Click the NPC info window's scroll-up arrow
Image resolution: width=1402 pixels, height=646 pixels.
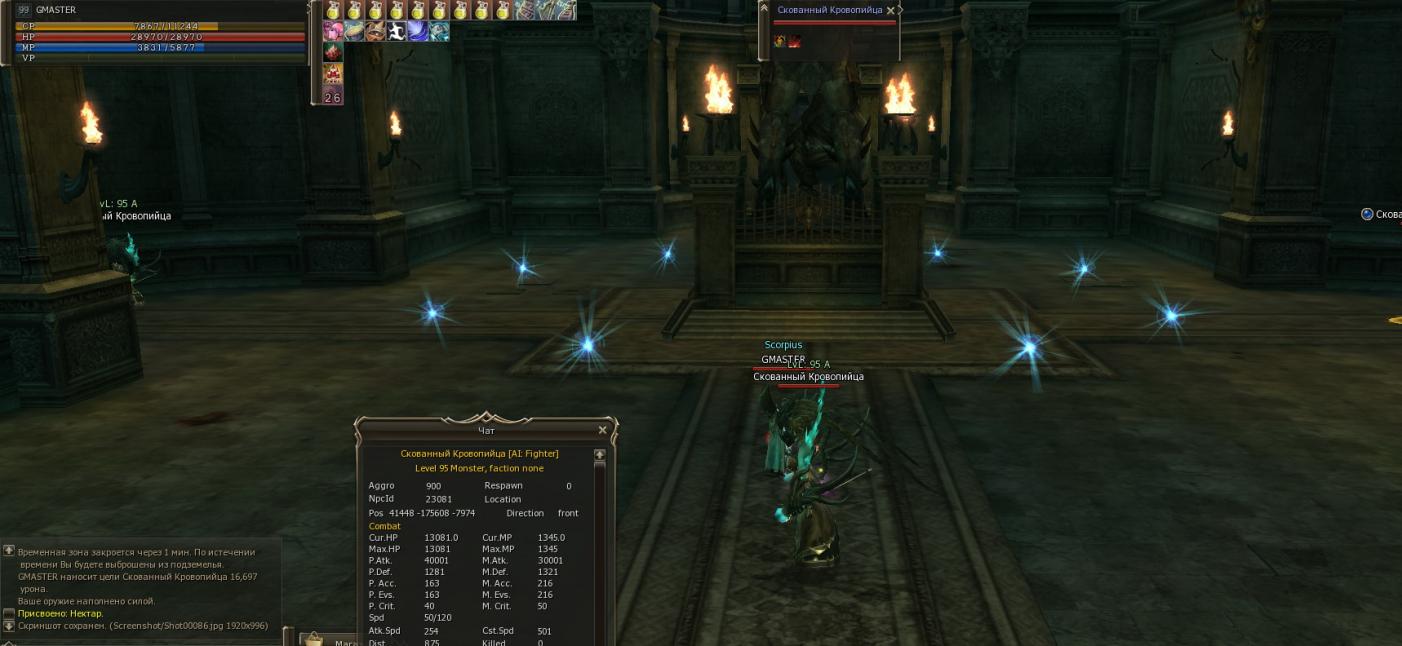click(600, 455)
